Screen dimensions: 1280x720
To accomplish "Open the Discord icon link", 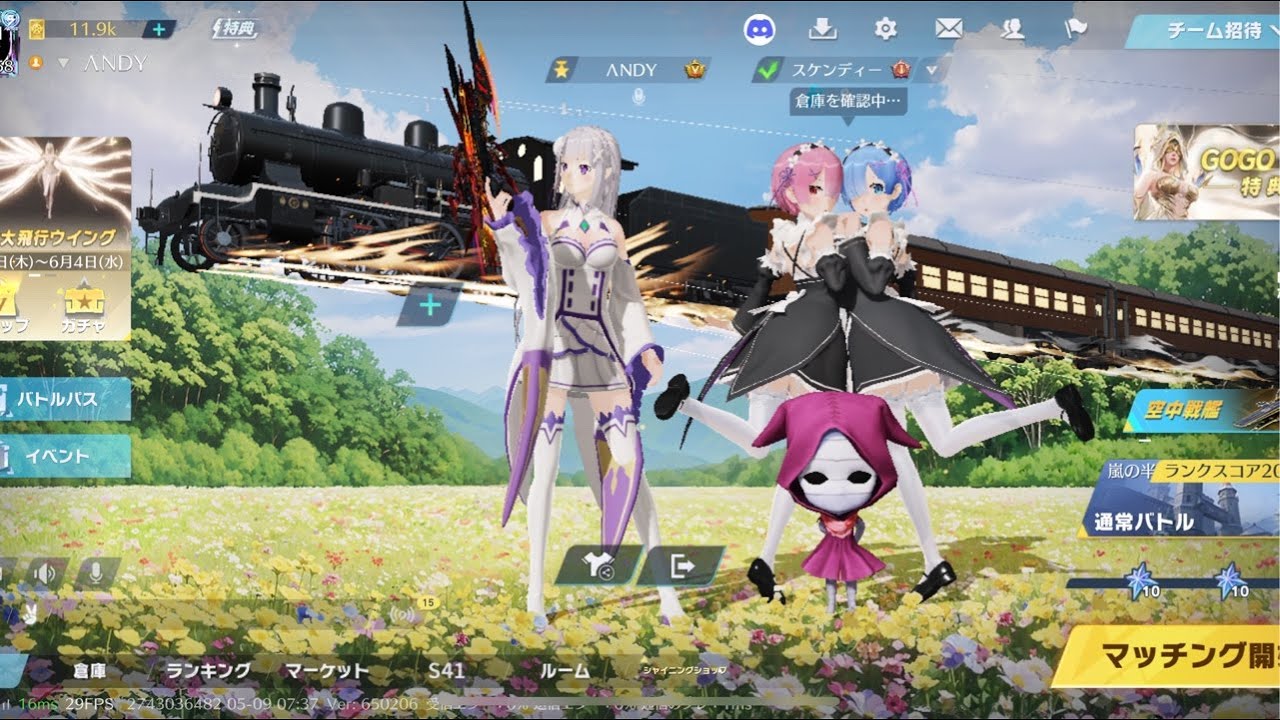I will (x=760, y=30).
